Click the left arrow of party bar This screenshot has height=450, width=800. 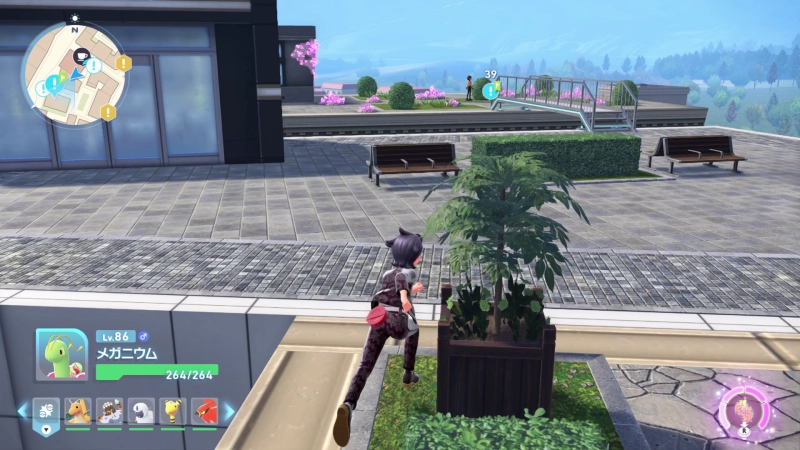[22, 411]
